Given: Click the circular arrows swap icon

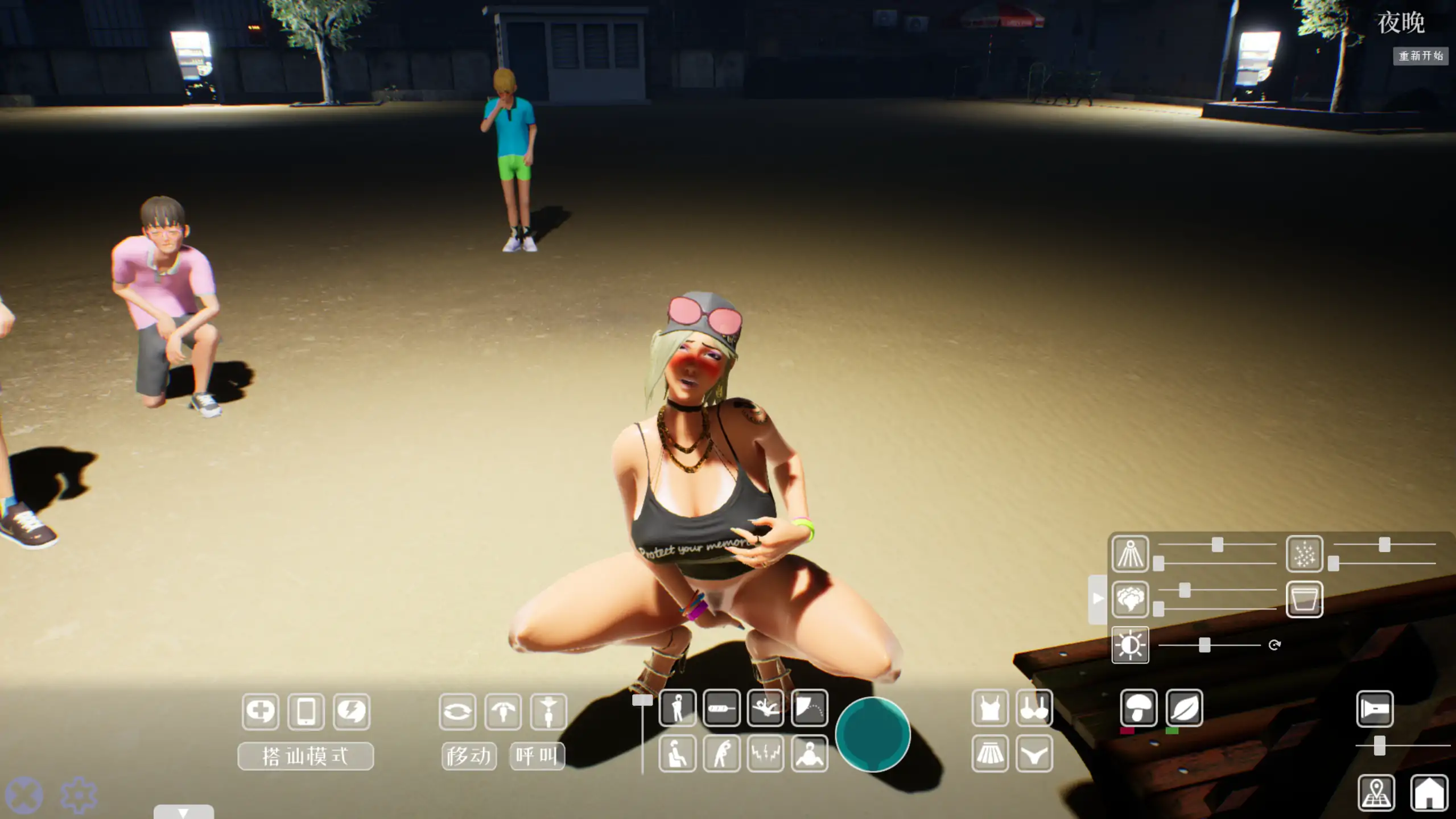Looking at the screenshot, I should (x=457, y=711).
